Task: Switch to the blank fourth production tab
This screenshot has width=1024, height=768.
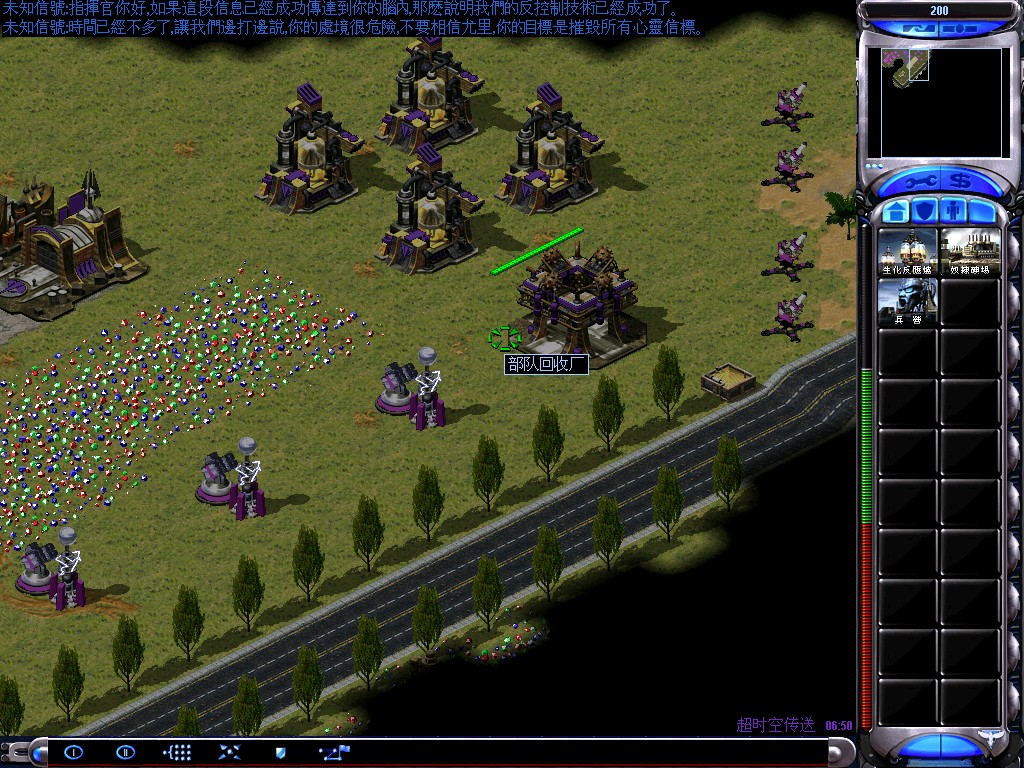Action: [984, 212]
